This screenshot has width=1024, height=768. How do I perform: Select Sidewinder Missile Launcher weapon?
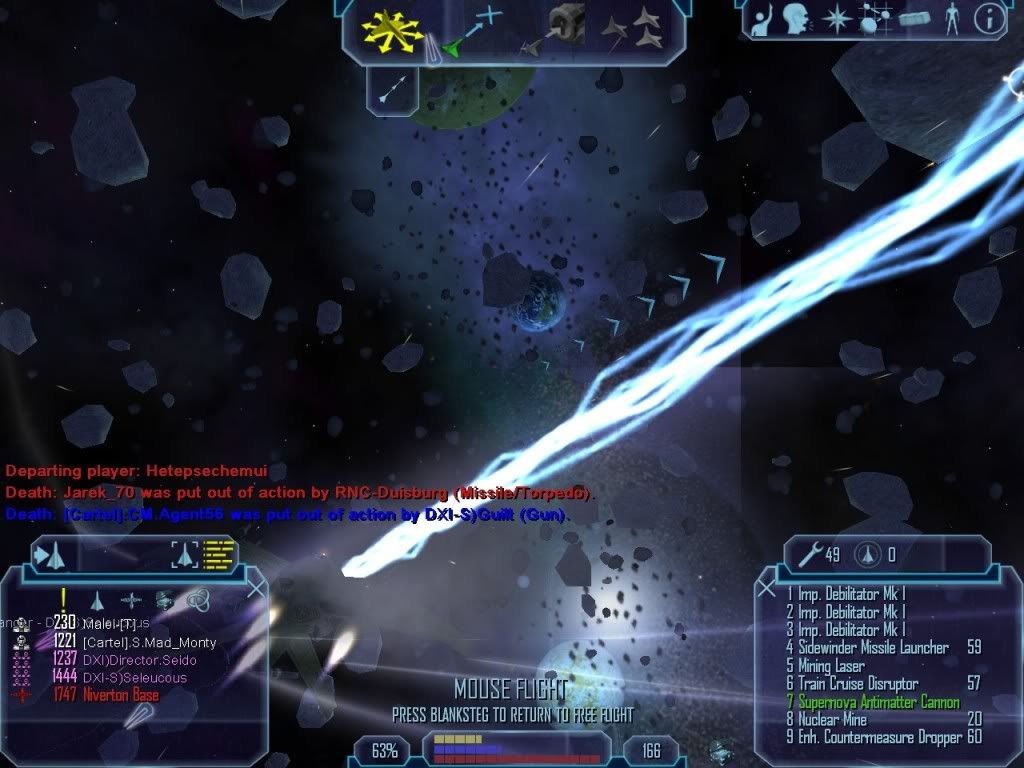872,648
